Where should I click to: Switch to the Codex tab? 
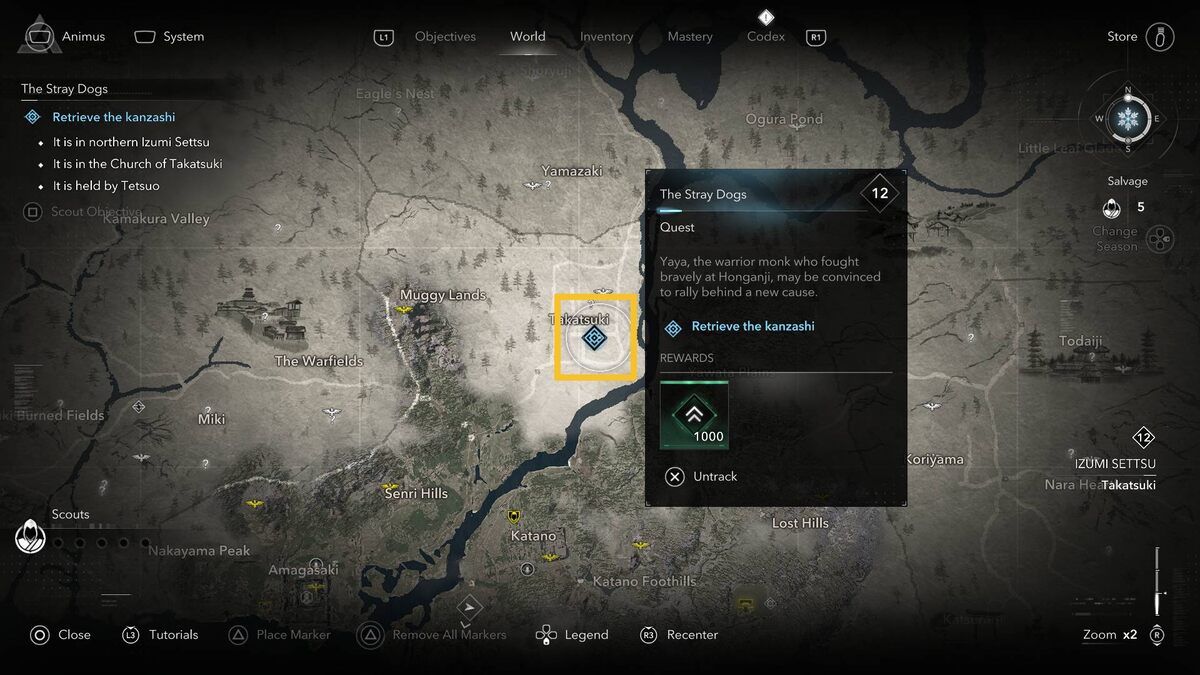[766, 37]
